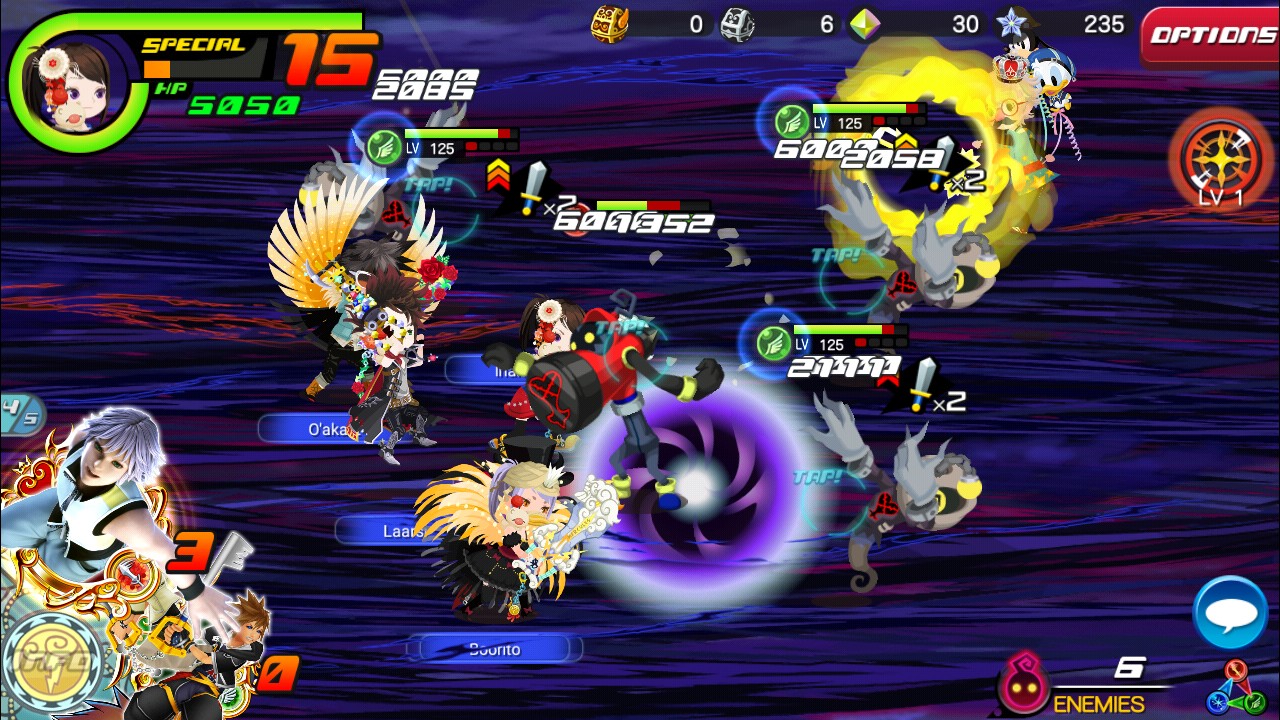Screen dimensions: 1280x720
Task: Open the blue speech bubble chat
Action: (1230, 612)
